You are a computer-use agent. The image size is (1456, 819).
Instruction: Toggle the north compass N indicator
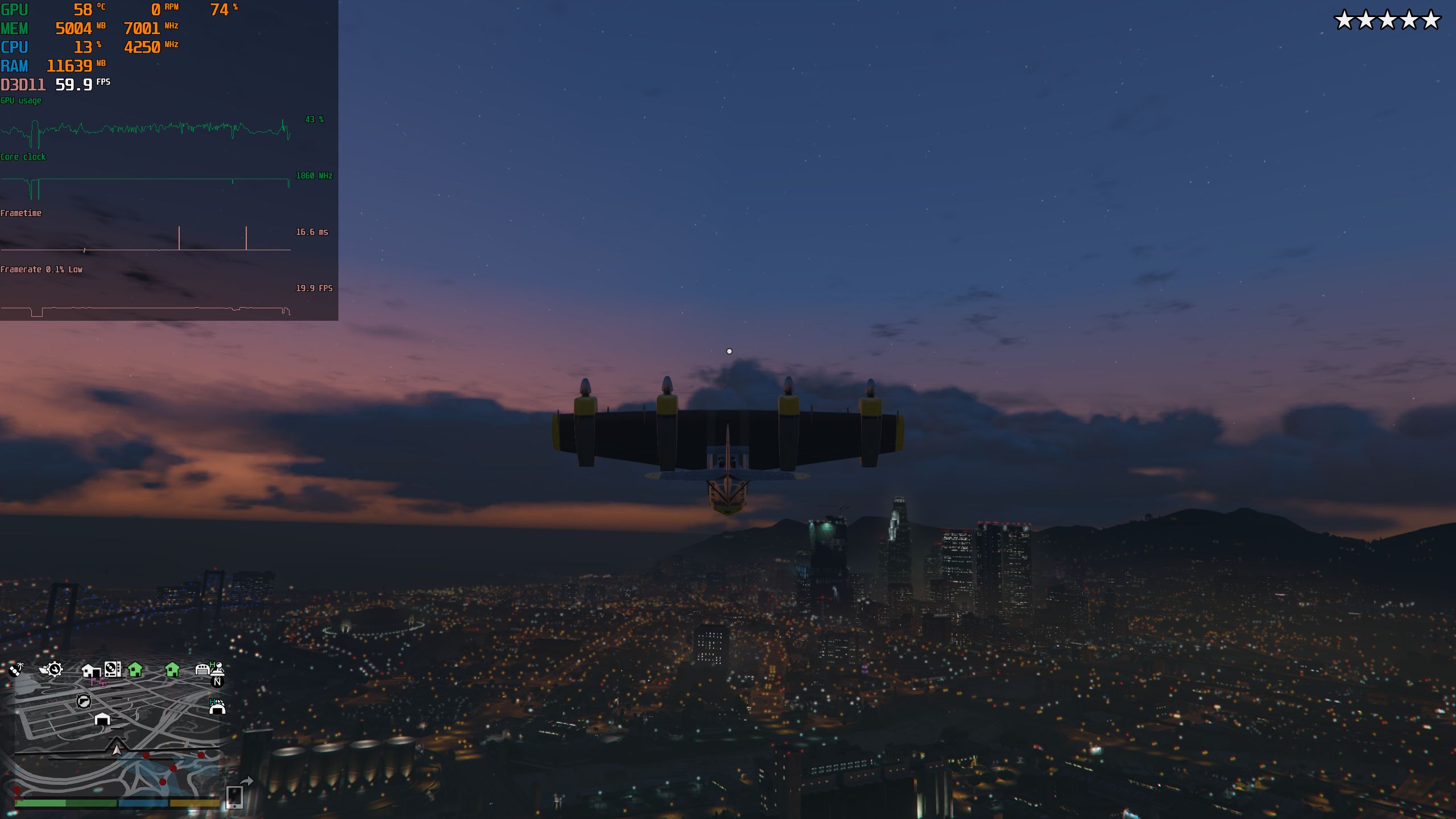[218, 682]
